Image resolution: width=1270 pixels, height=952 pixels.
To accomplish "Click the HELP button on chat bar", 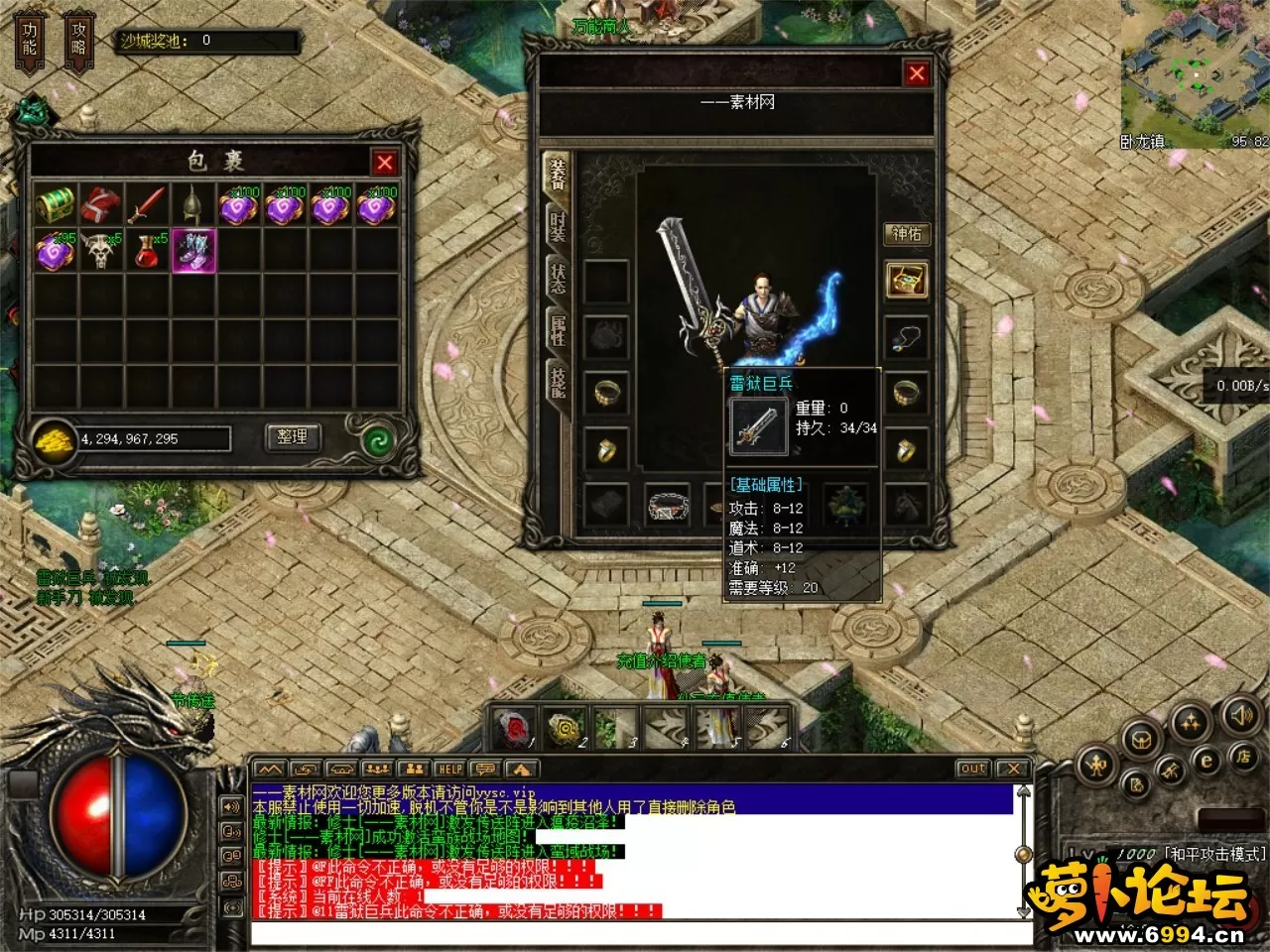I will [x=449, y=769].
